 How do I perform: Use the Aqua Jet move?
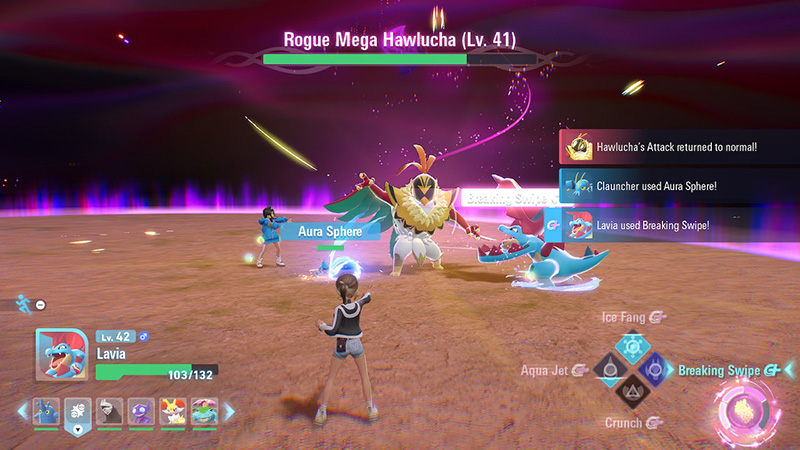606,370
